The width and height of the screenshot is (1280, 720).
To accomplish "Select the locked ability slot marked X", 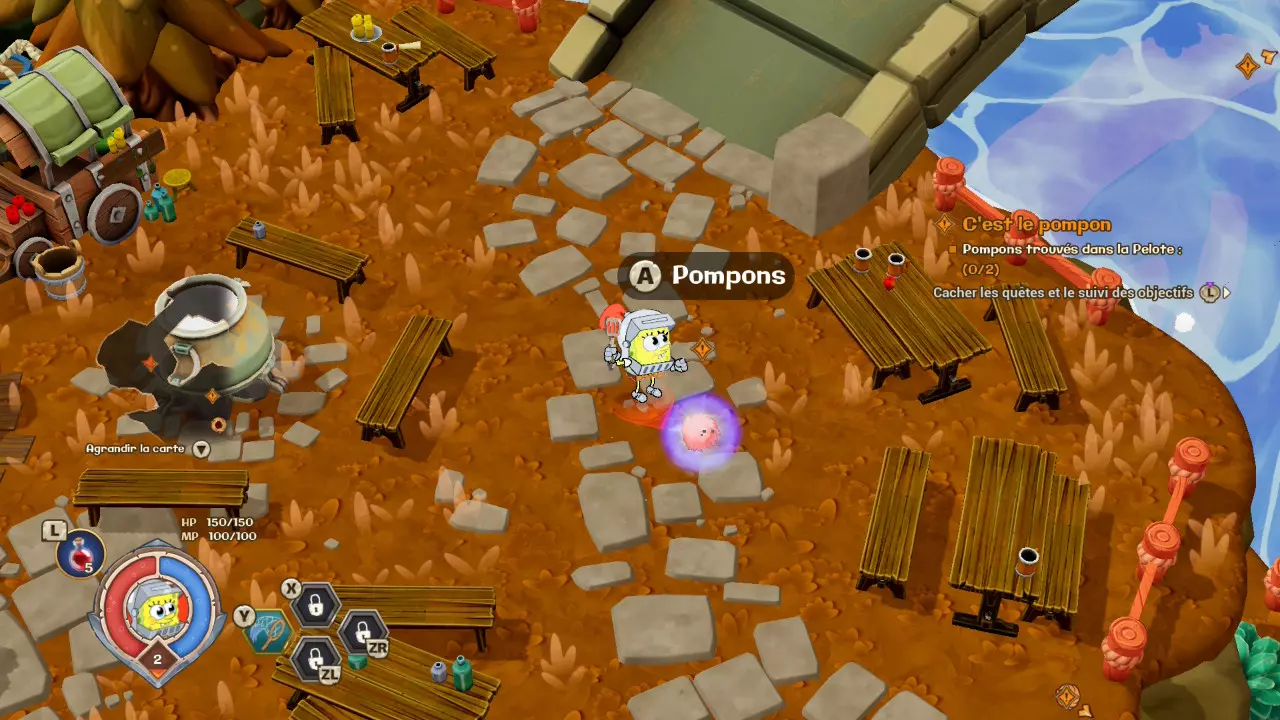I will click(315, 604).
